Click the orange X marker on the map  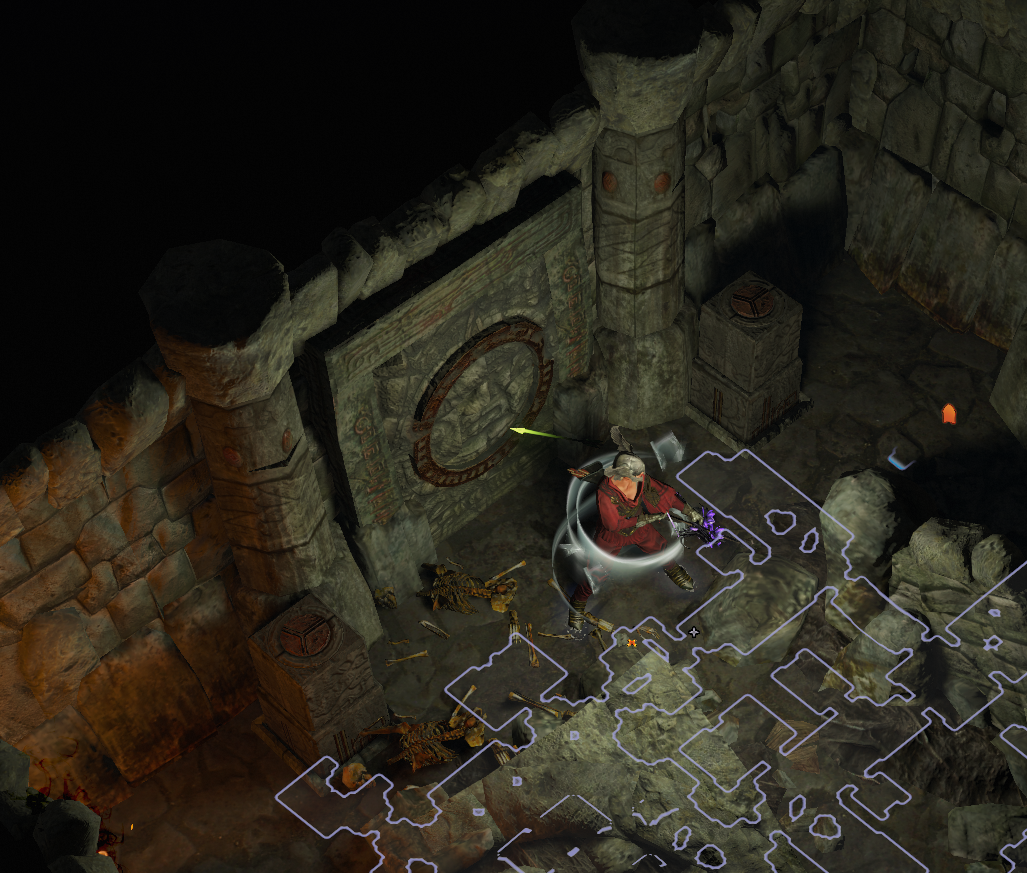click(632, 643)
